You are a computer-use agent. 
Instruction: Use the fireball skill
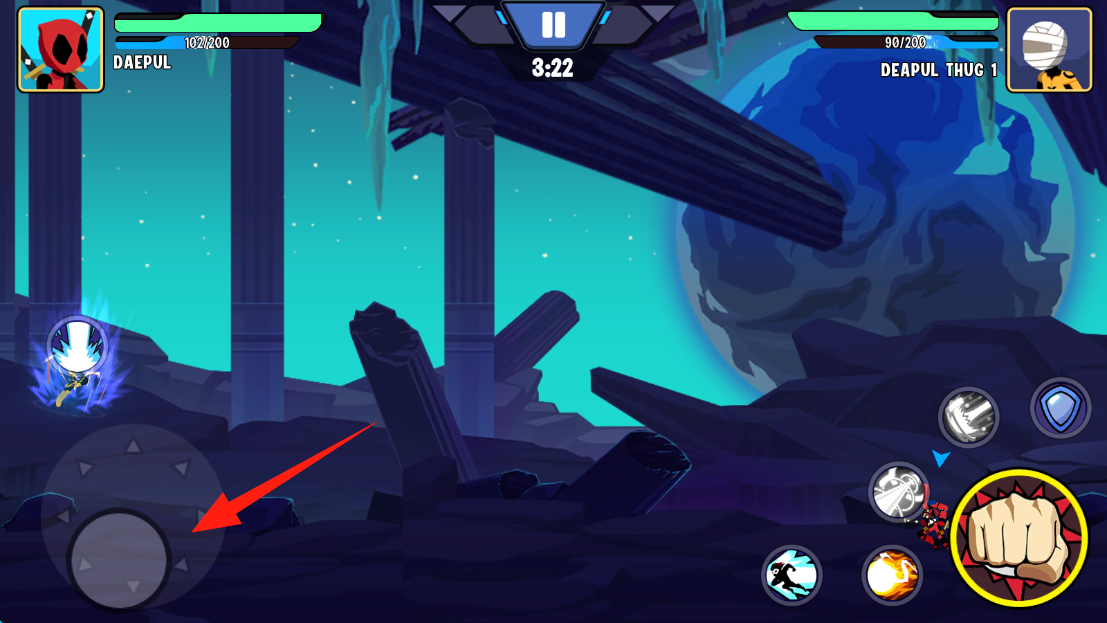(892, 575)
